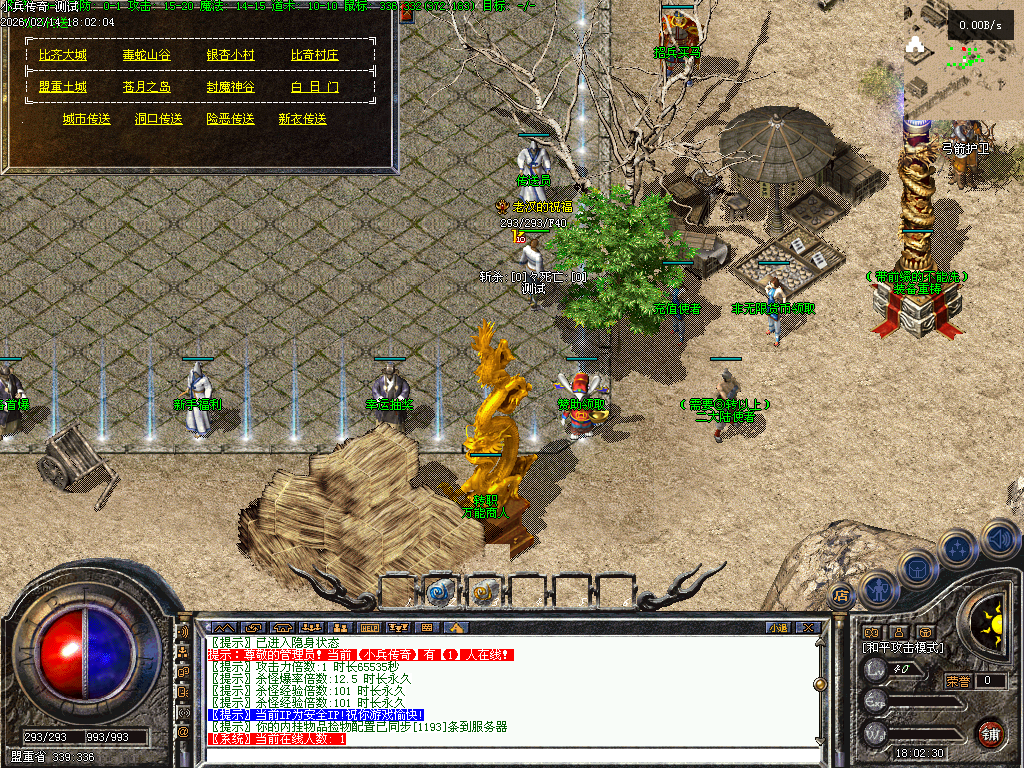
Task: Use the blue scroll in the belt
Action: tap(439, 591)
